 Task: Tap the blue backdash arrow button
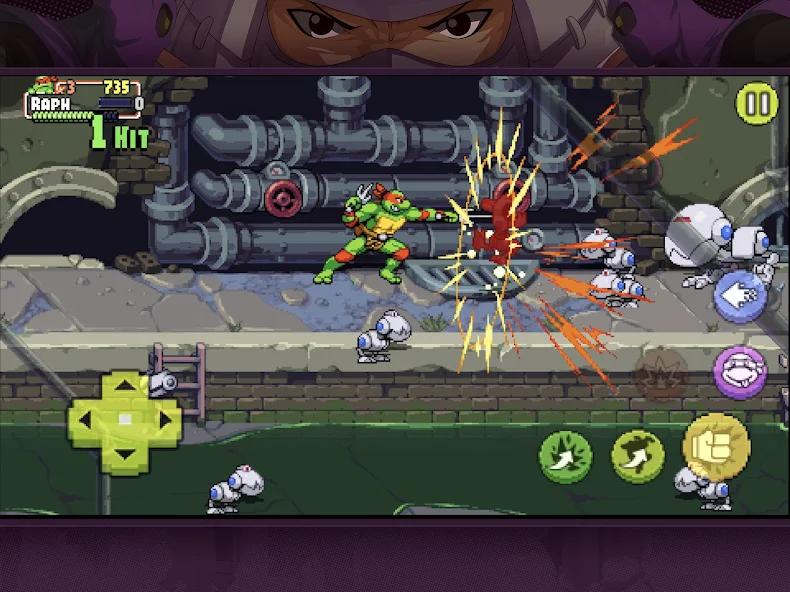(x=739, y=297)
